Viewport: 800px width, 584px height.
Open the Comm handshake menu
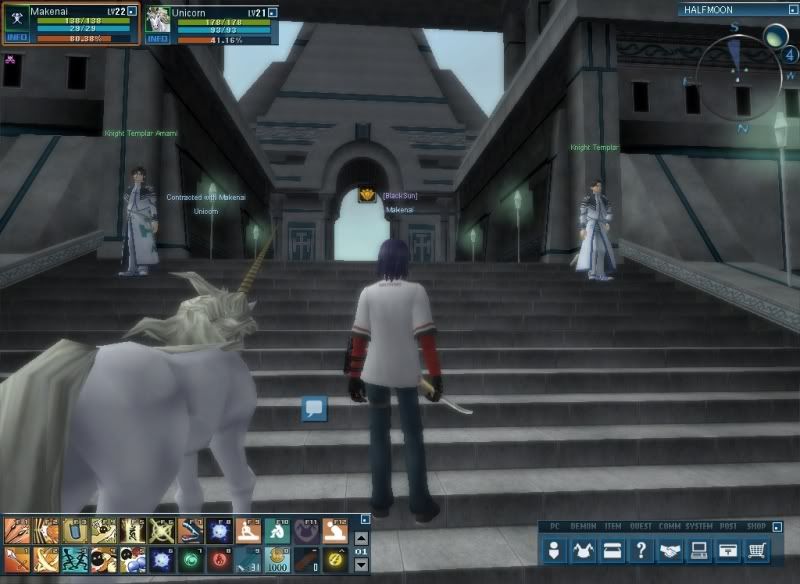[x=670, y=550]
